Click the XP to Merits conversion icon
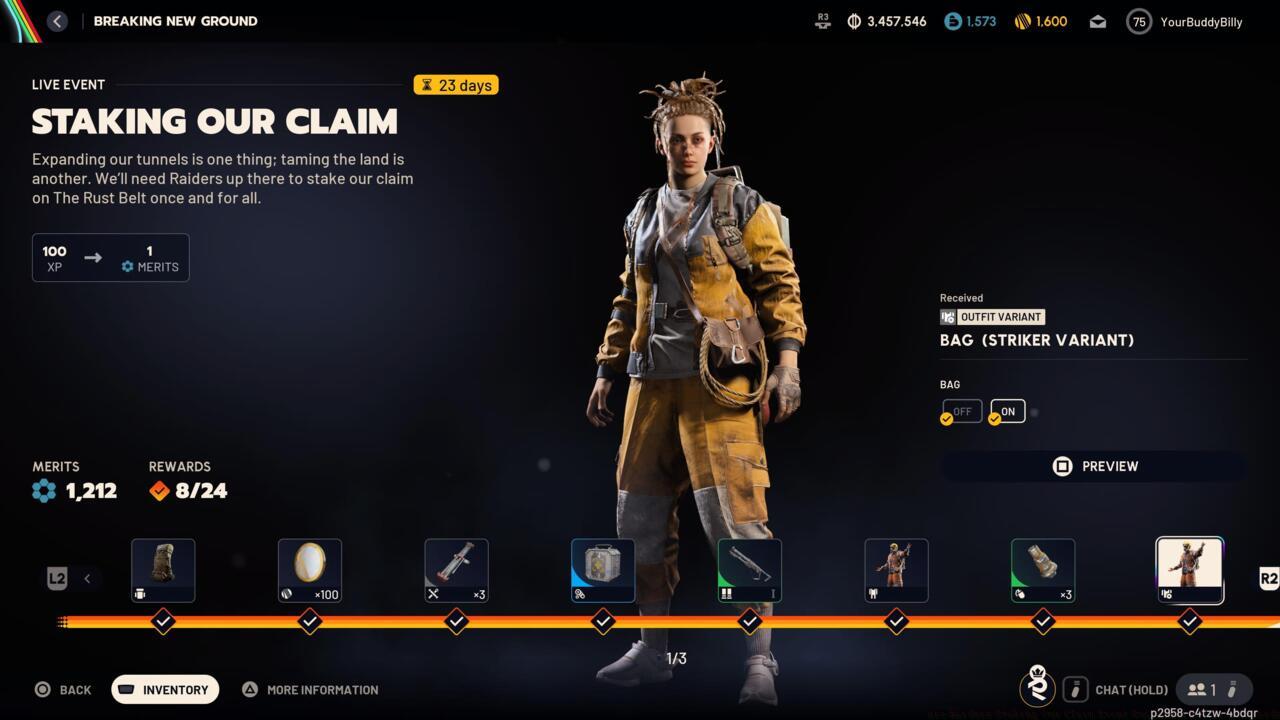This screenshot has height=720, width=1280. (94, 257)
